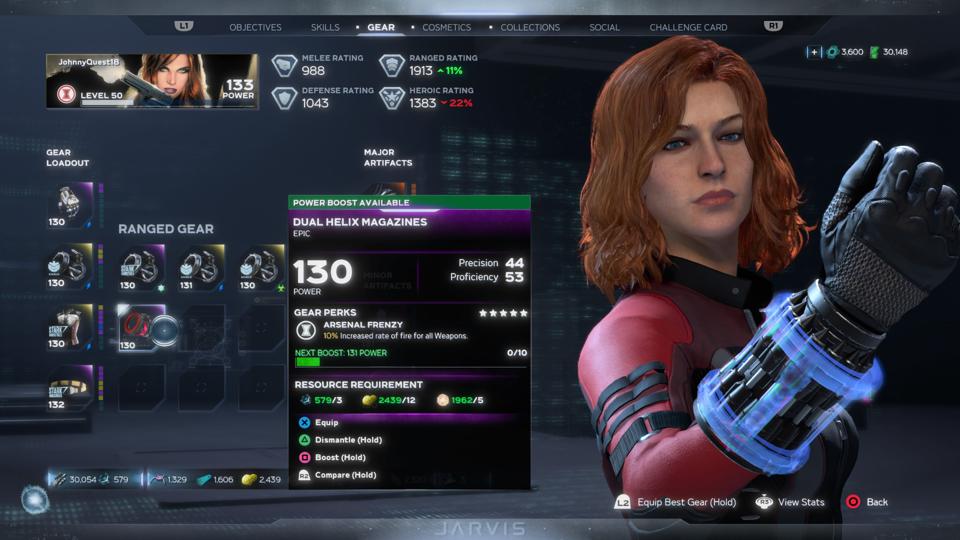Screen dimensions: 960x540
Task: Choose the 132 power belt loadout slot
Action: click(70, 387)
